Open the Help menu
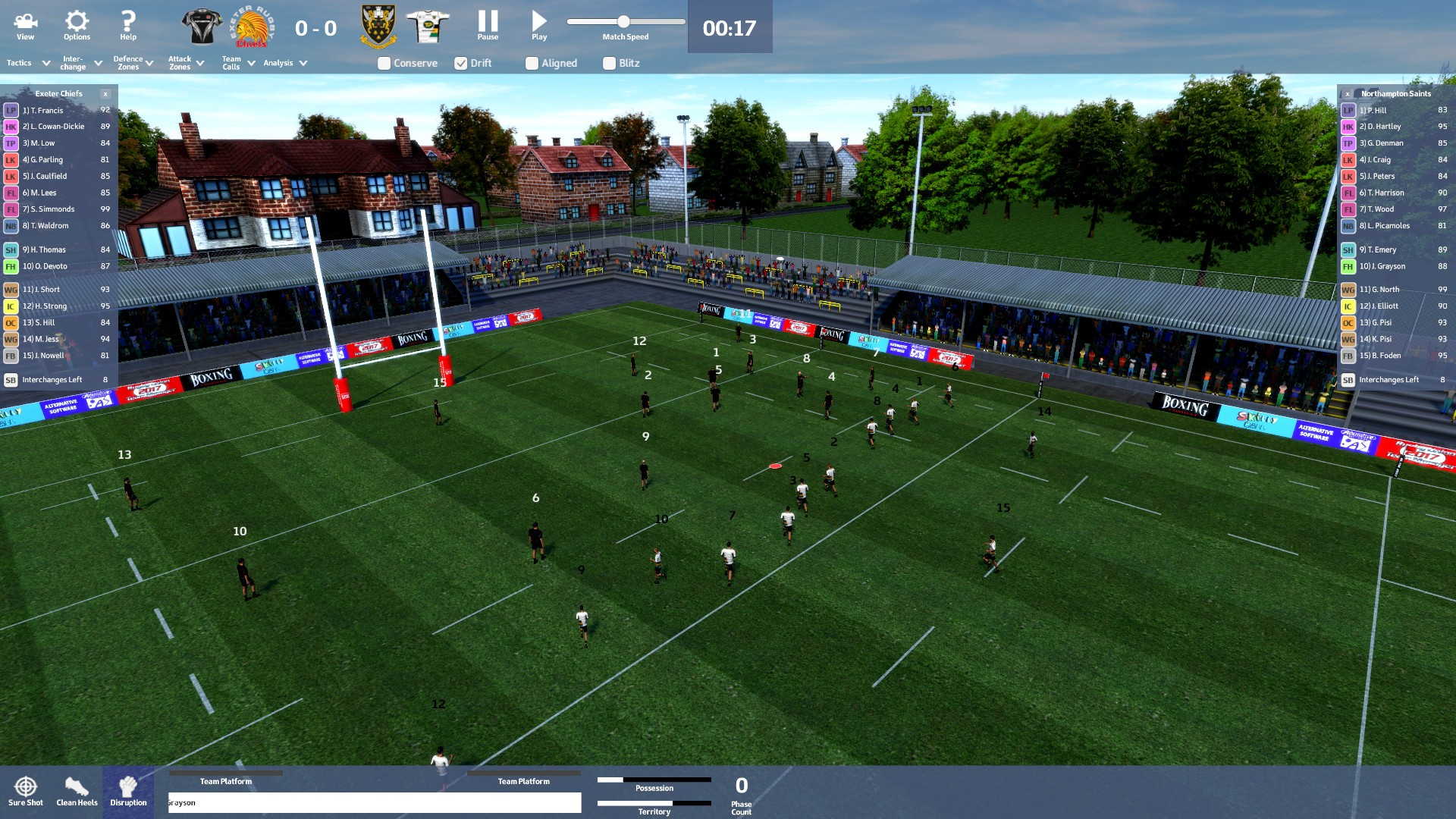 coord(128,26)
